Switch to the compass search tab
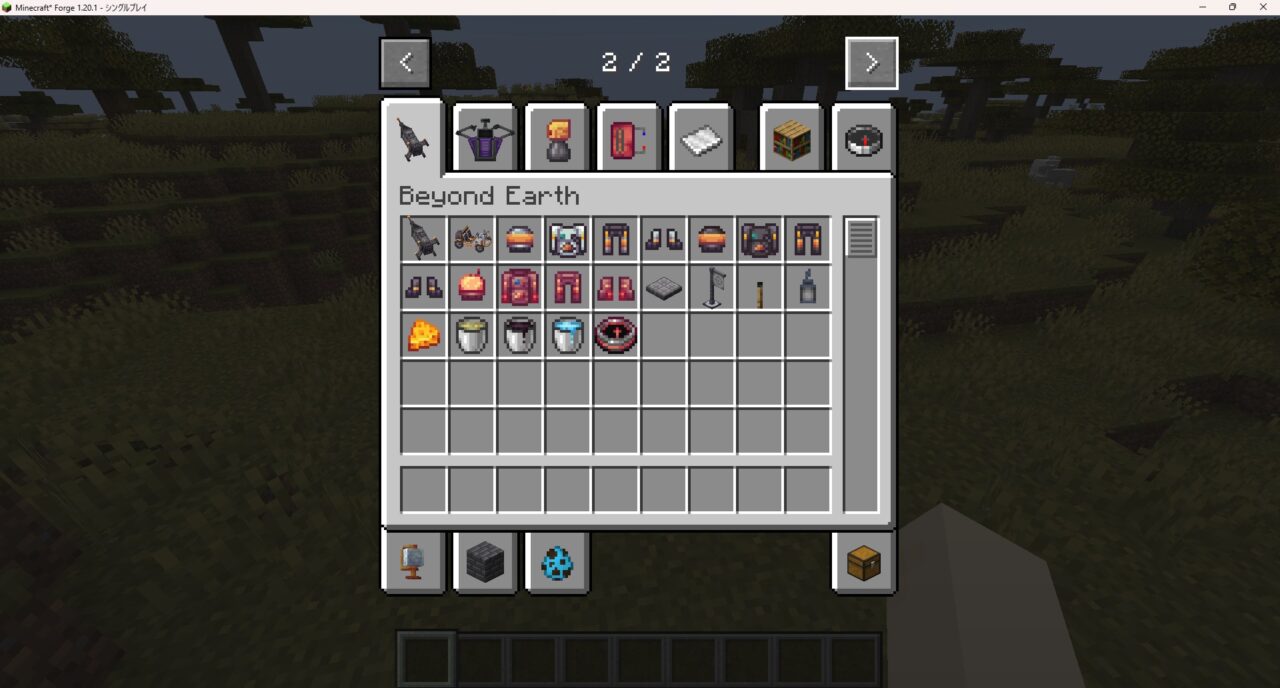The image size is (1280, 688). (x=862, y=140)
